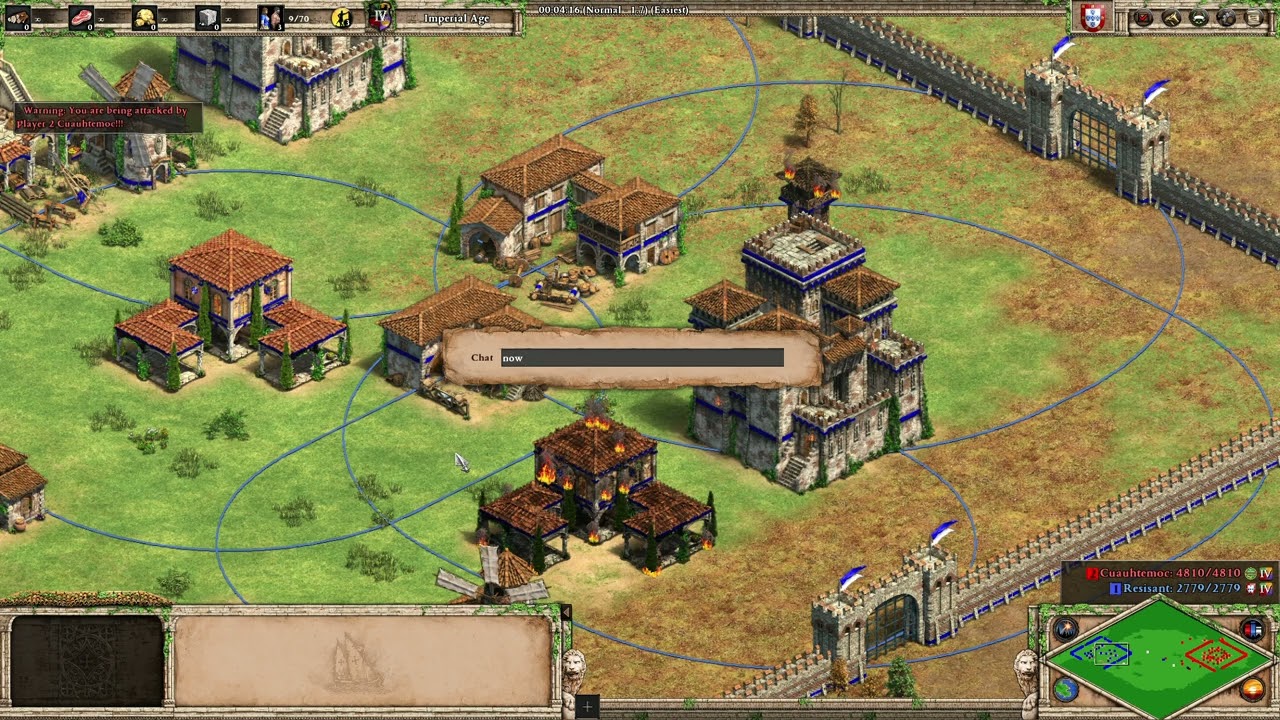
Task: Toggle the flags color button beside the minimap
Action: pos(1252,629)
